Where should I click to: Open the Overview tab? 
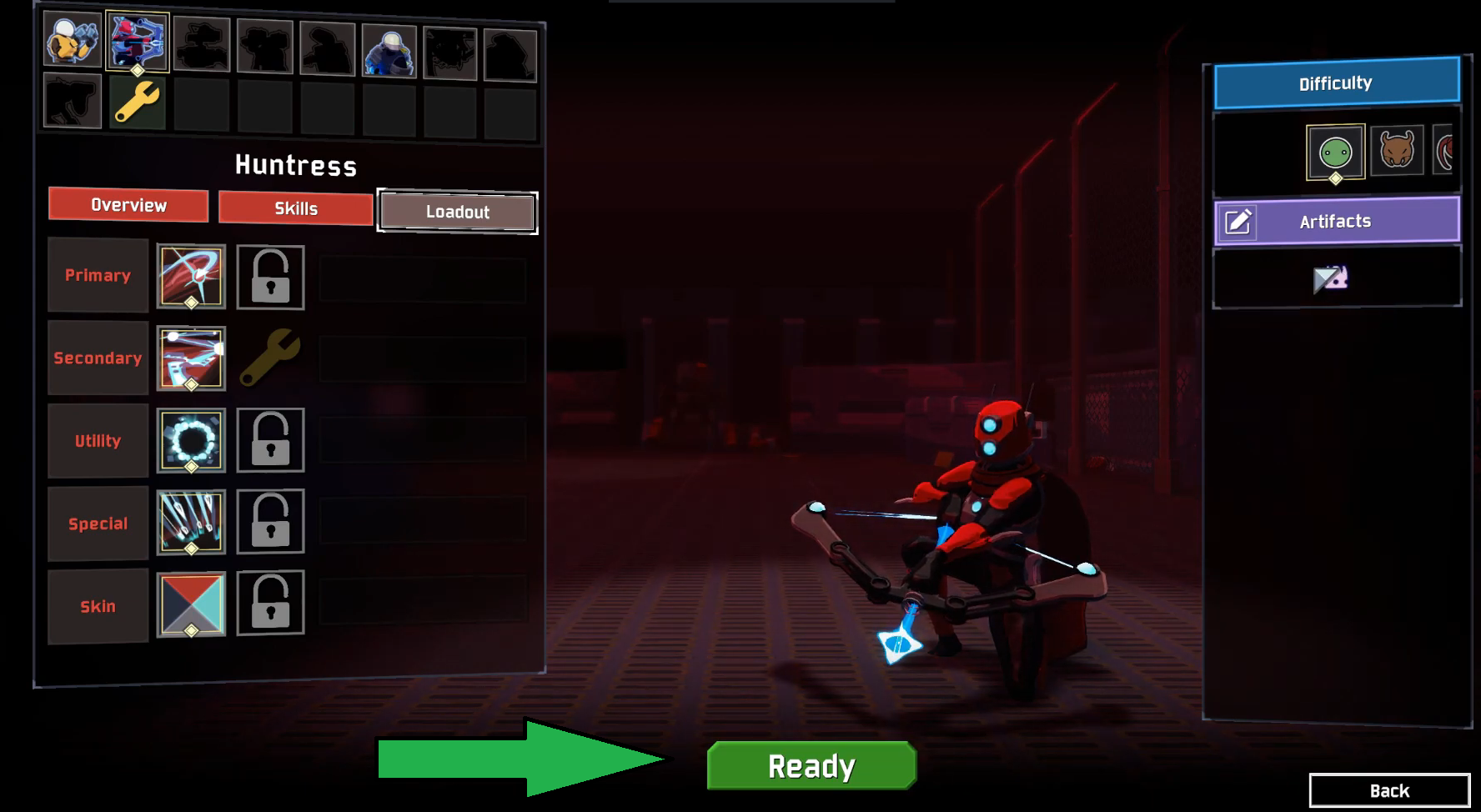click(x=128, y=204)
